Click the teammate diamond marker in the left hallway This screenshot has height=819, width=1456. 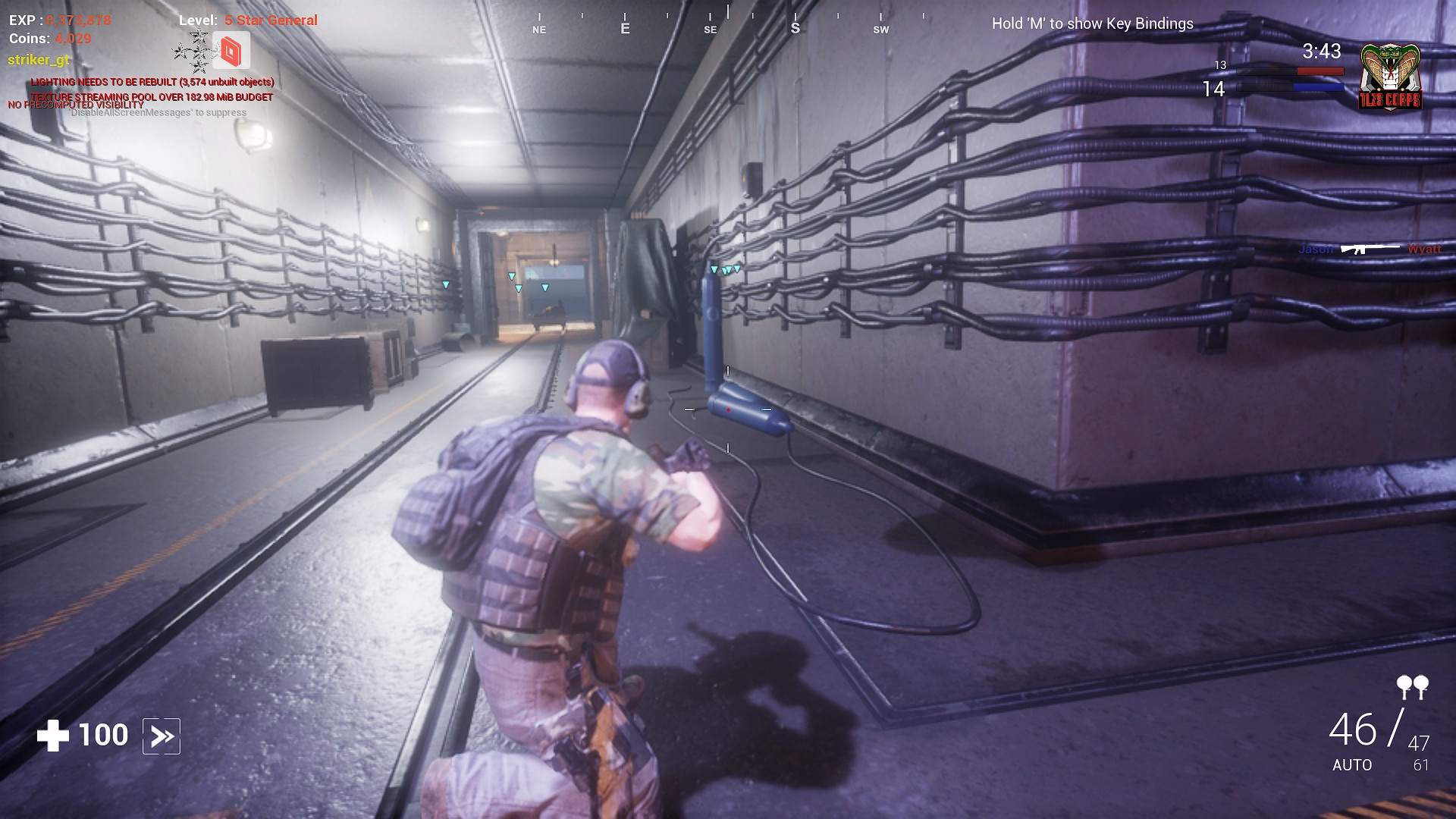(x=446, y=283)
